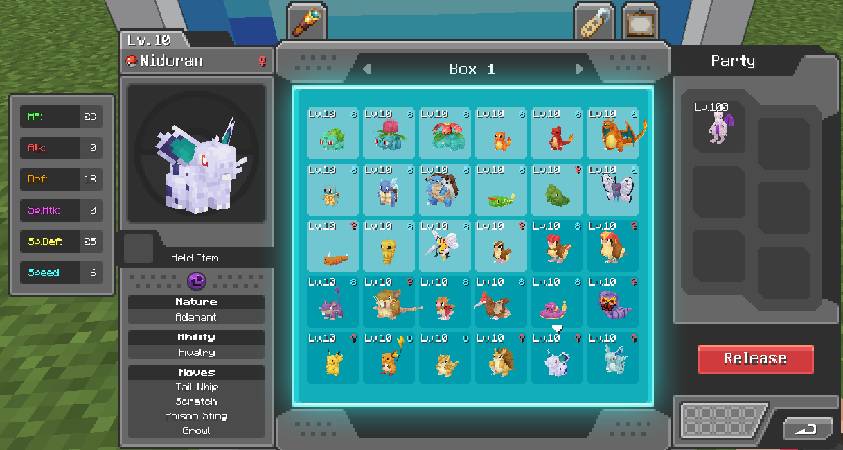Open the box grid overview button
This screenshot has height=450, width=843.
[x=722, y=420]
